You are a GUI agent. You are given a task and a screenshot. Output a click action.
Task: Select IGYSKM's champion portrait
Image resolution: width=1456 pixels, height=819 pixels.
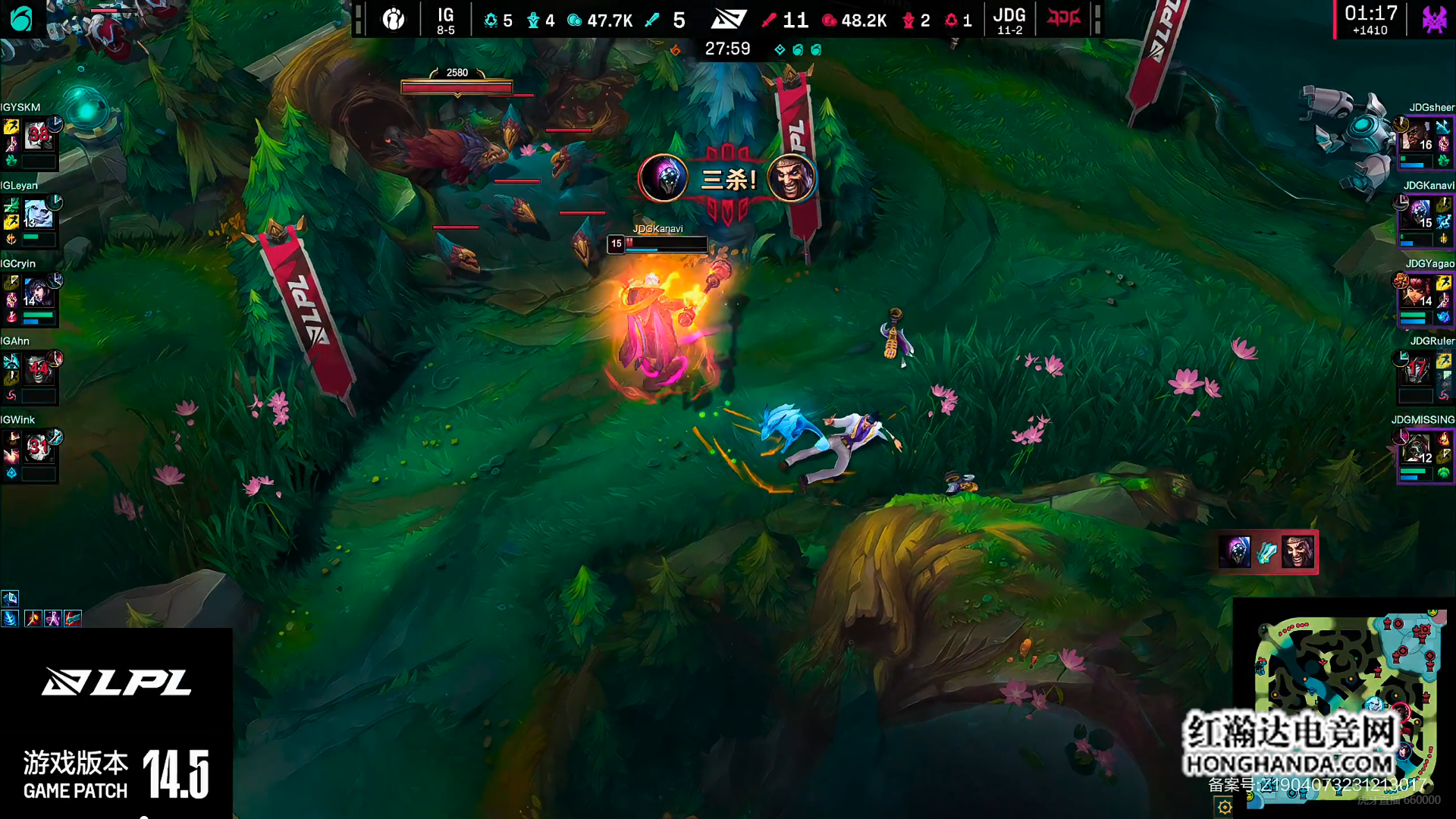coord(38,136)
